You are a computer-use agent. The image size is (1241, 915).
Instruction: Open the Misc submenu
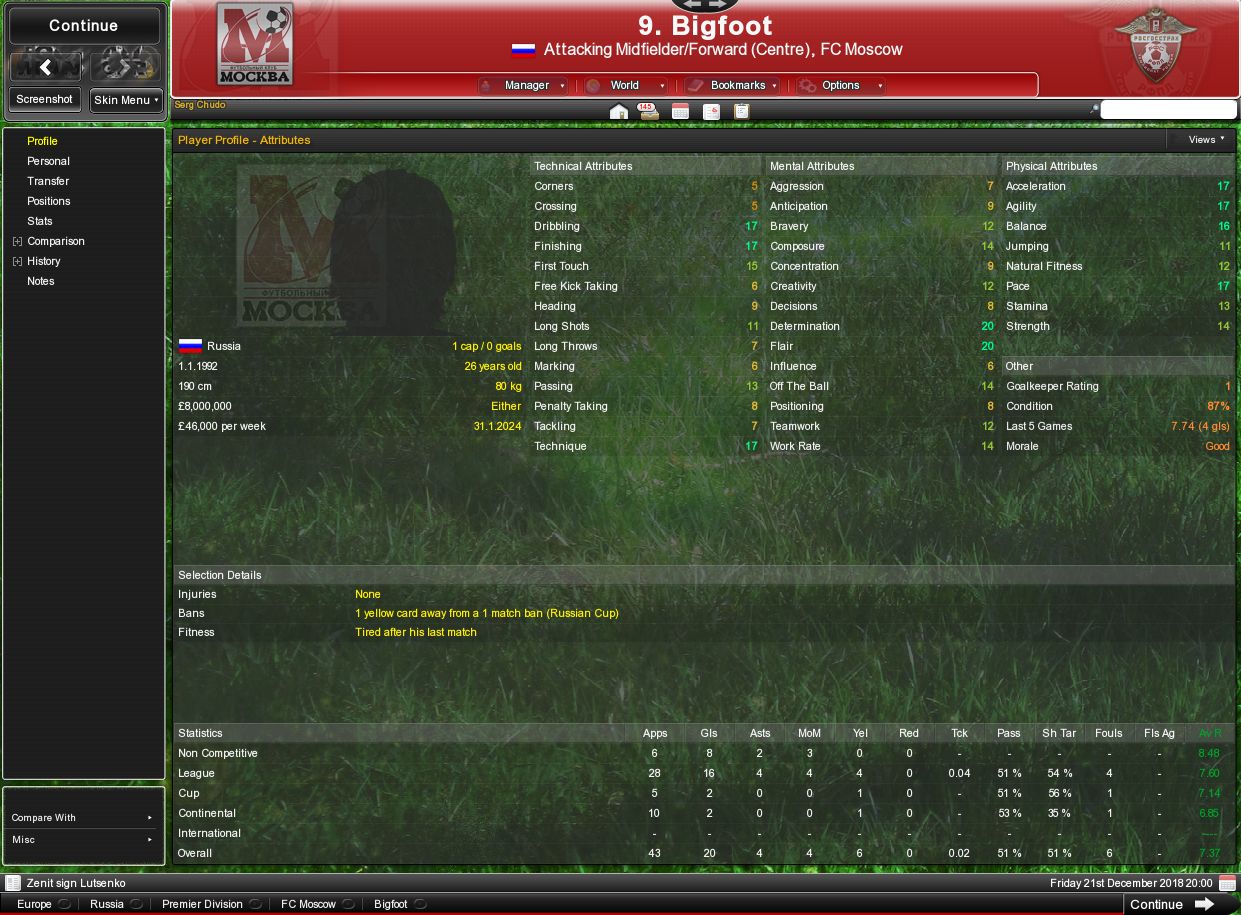[x=84, y=840]
